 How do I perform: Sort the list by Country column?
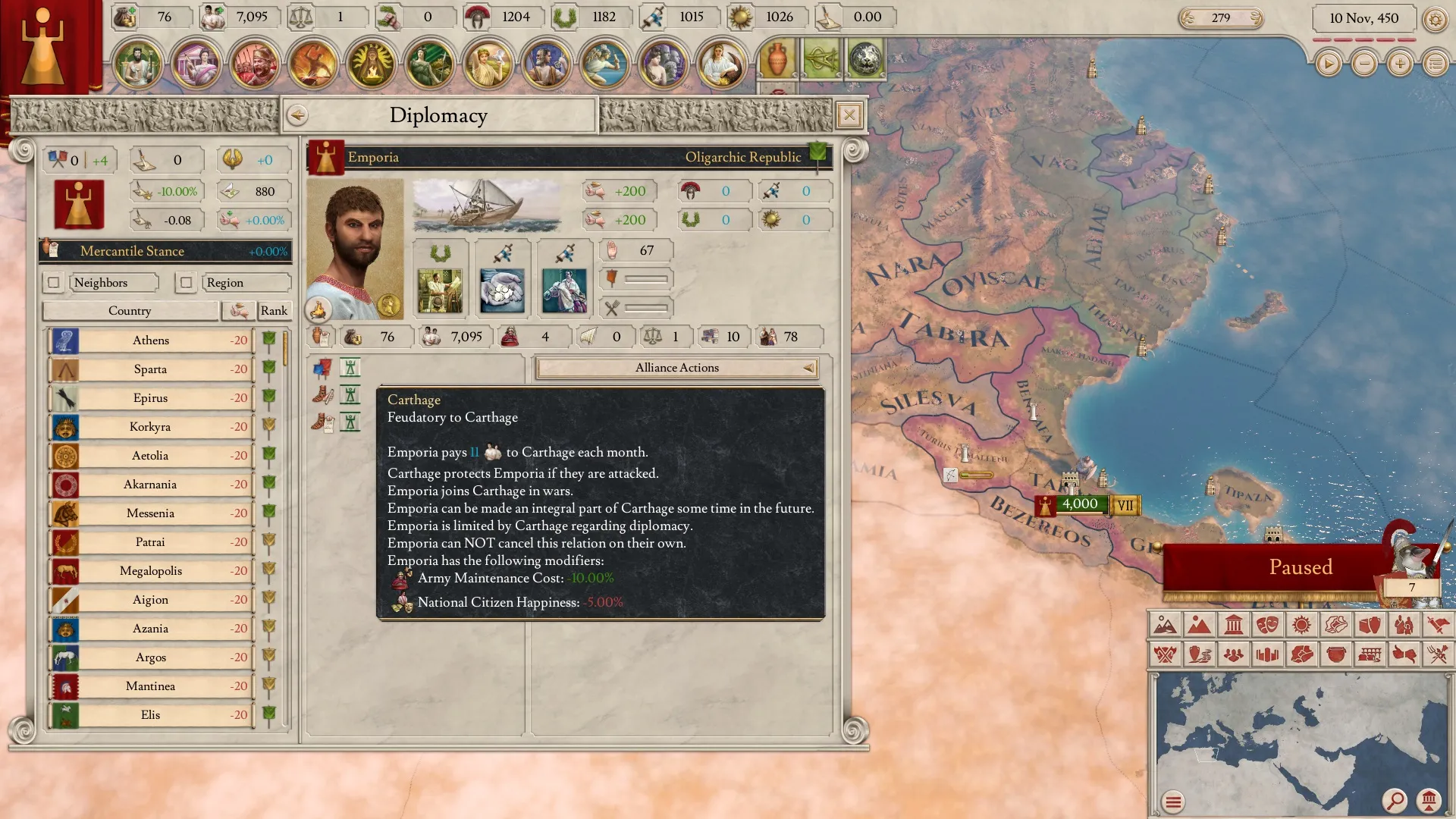coord(130,311)
